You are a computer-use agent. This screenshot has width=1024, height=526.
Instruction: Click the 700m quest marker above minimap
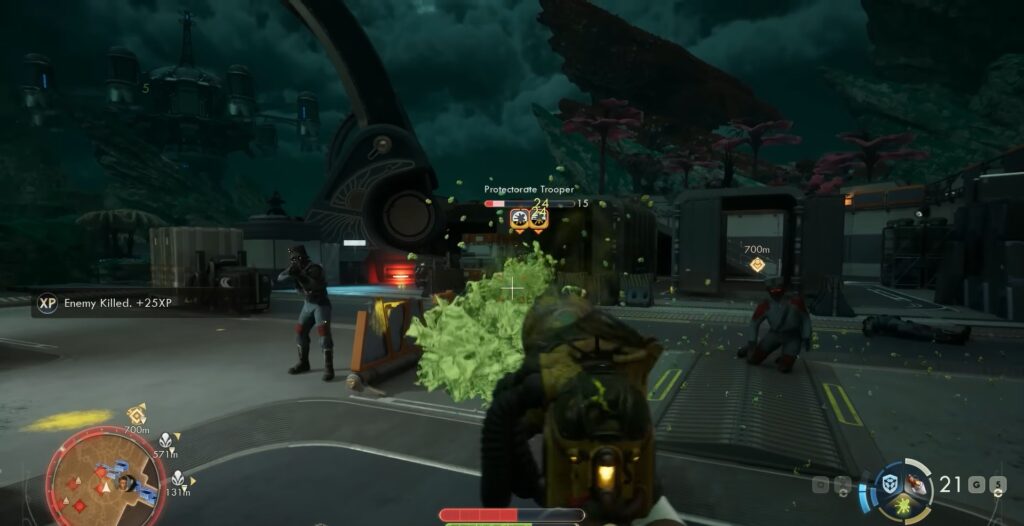(137, 413)
